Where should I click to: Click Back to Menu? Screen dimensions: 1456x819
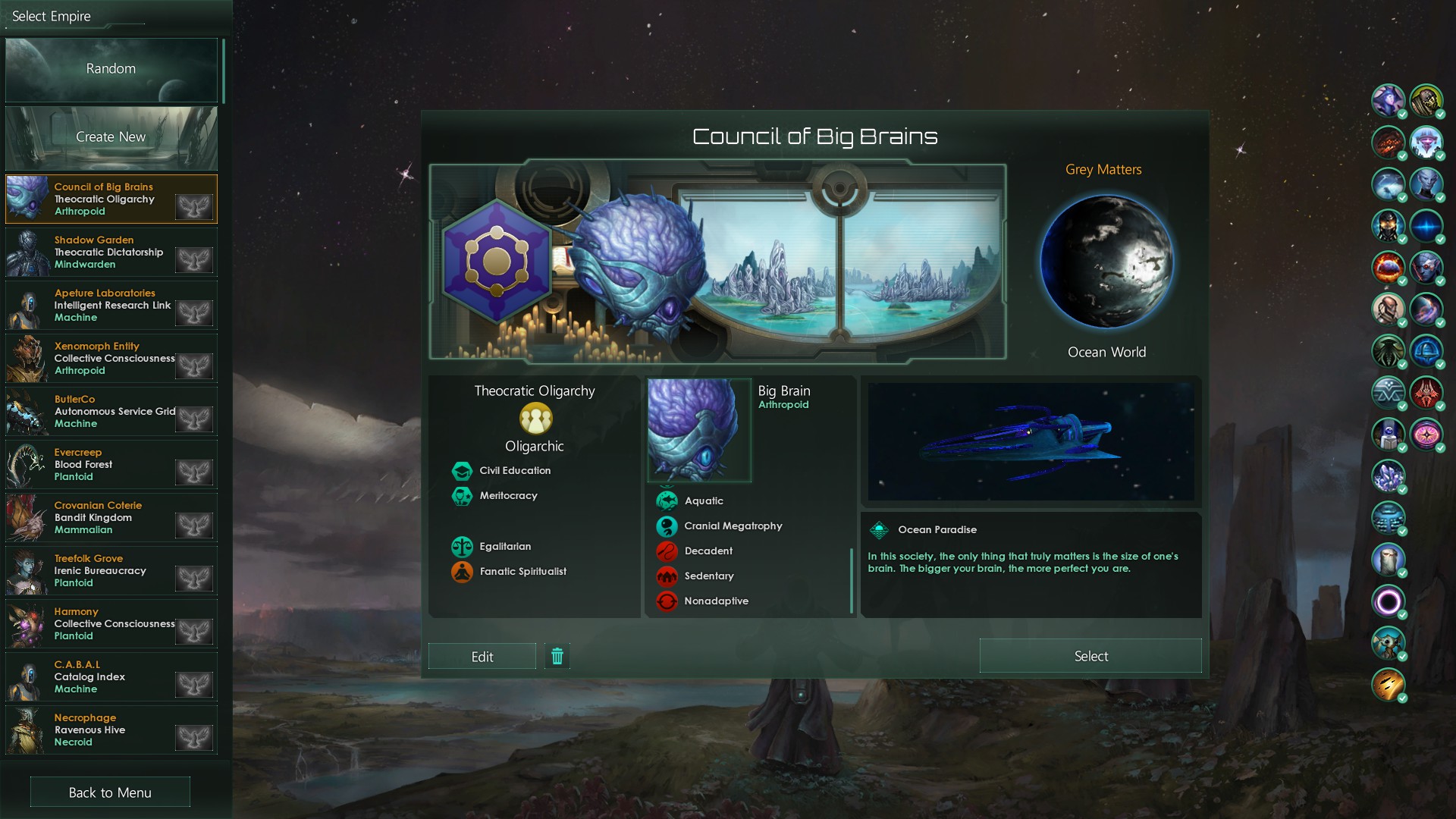(109, 792)
